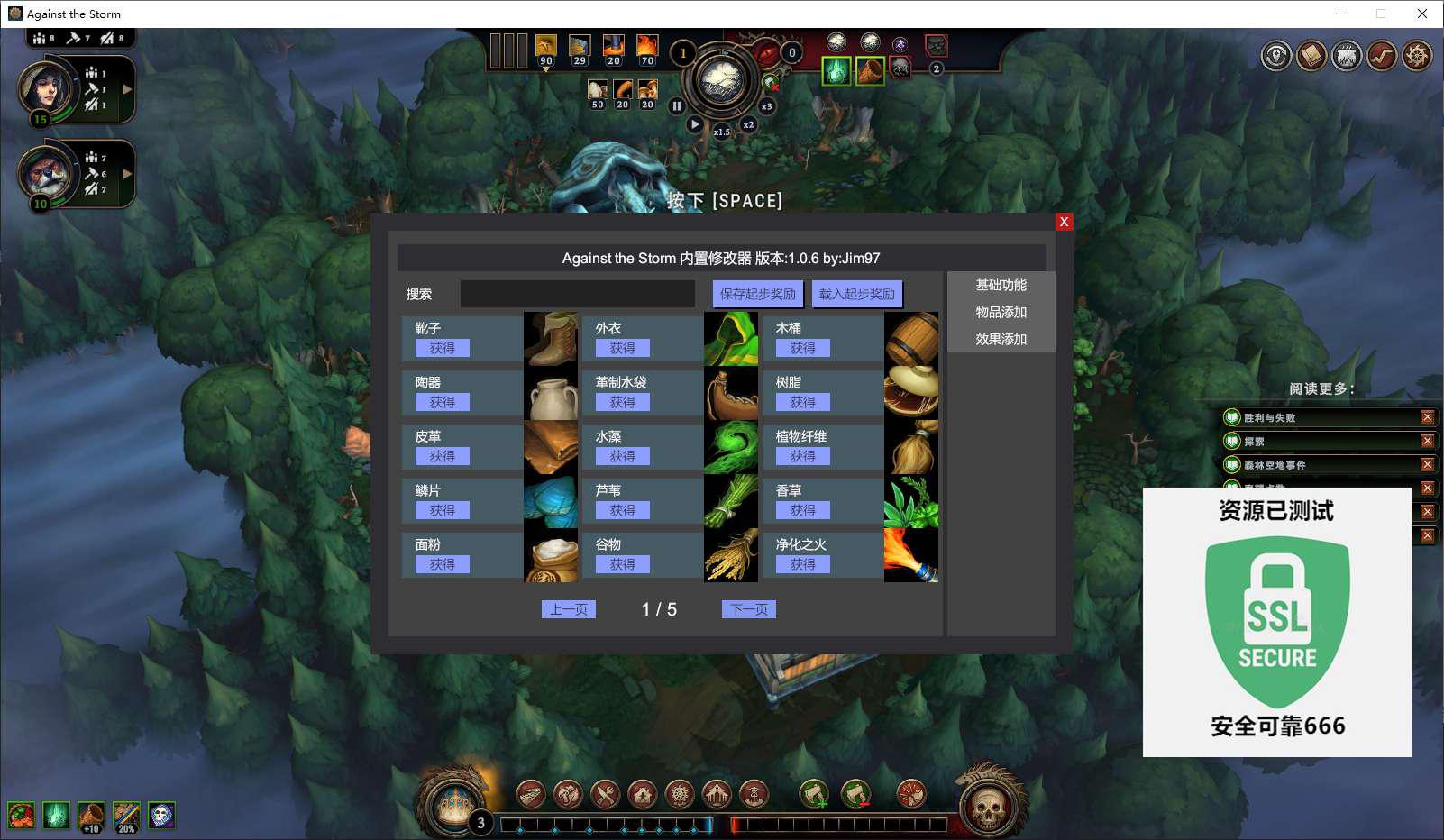Save starting rewards with 保存起步奖励

[x=758, y=294]
